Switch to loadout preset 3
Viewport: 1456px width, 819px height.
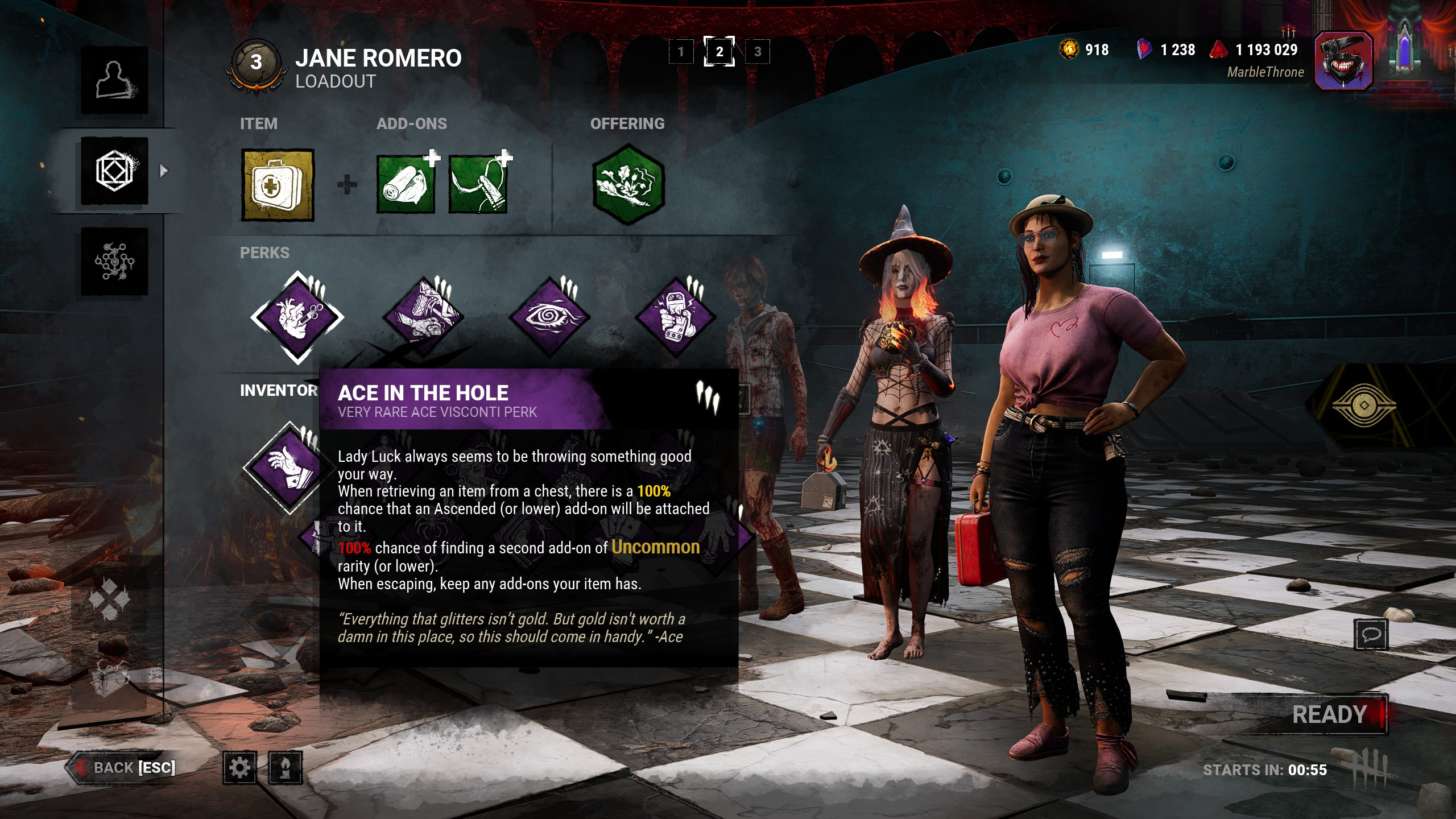coord(757,52)
